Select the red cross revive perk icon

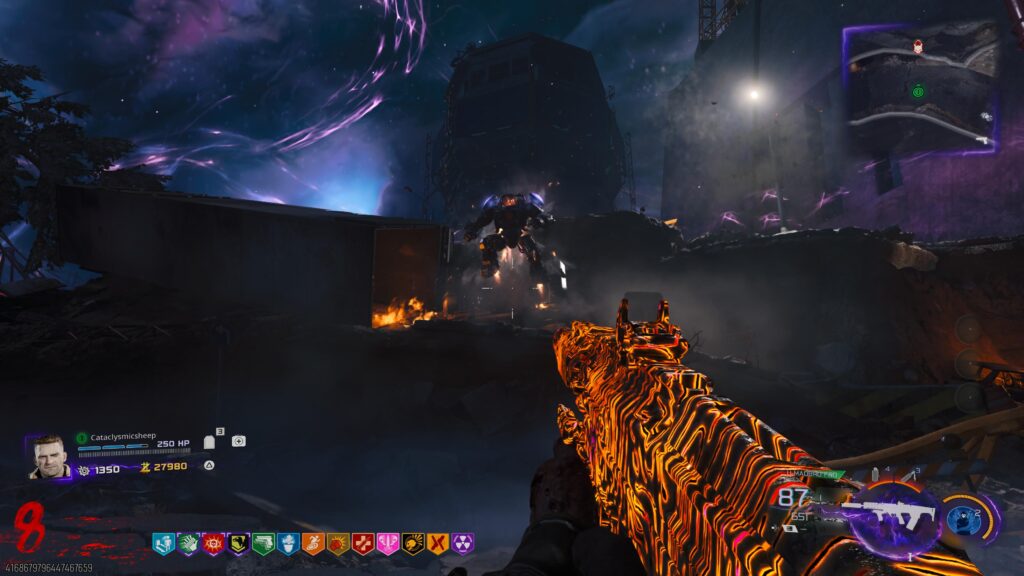[363, 544]
